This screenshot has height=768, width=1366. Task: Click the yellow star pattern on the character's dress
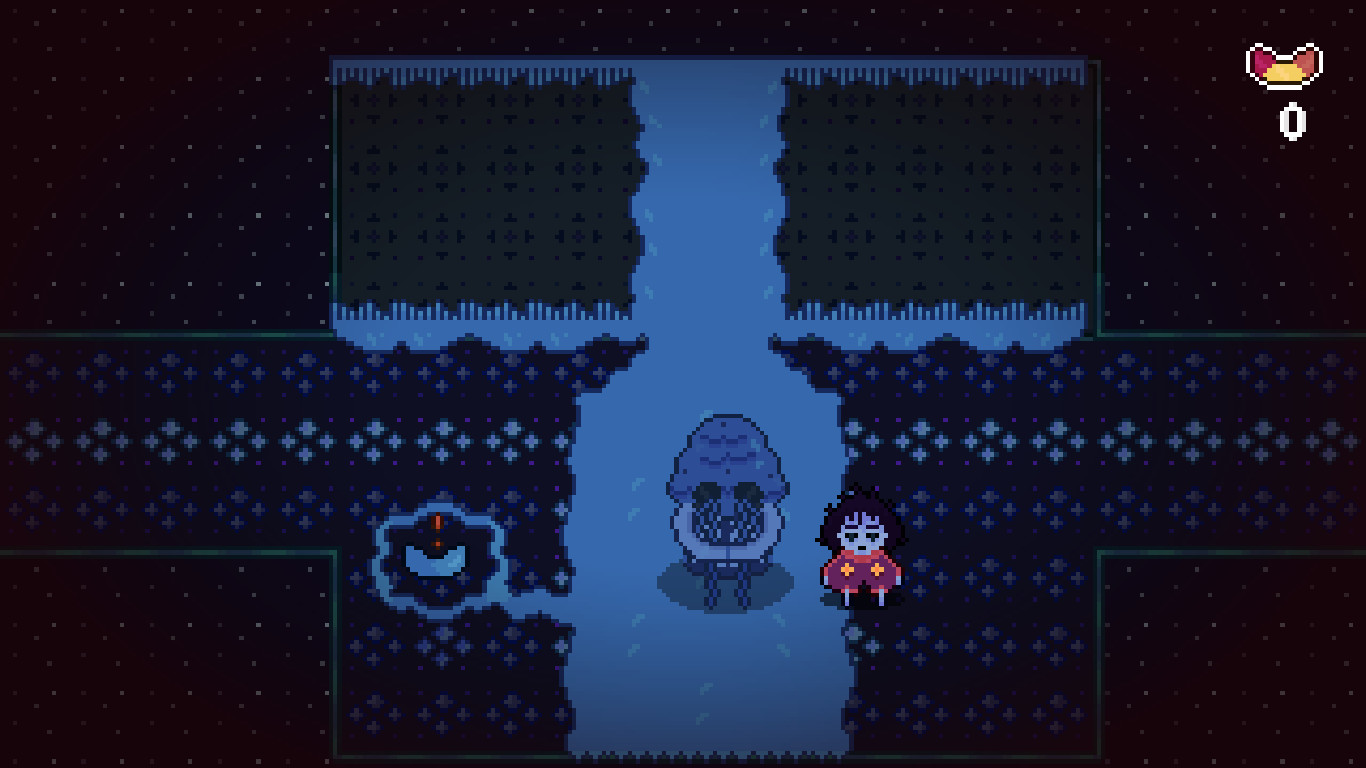pos(849,570)
